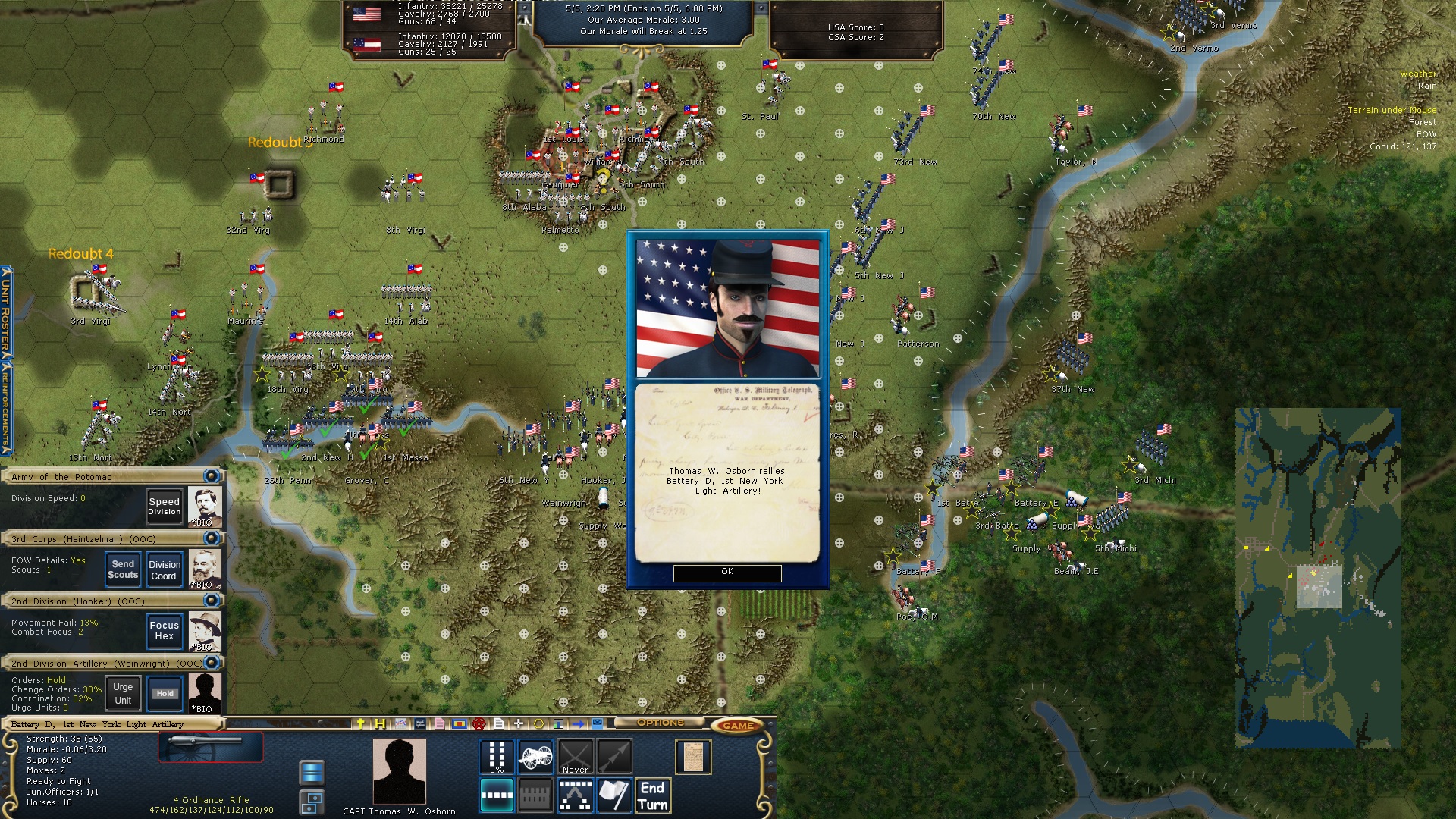Adjust the 0% ammunition usage control
The image size is (1456, 819).
(497, 757)
